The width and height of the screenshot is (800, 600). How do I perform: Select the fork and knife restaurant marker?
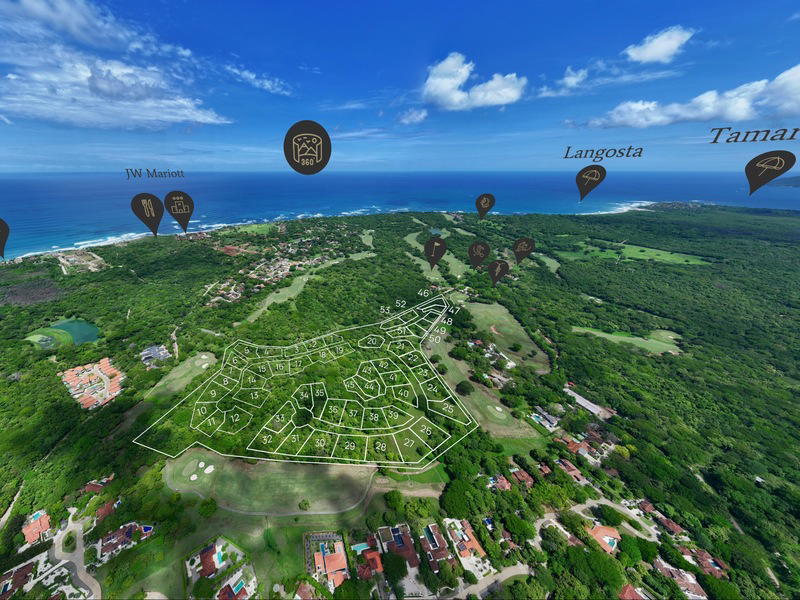(147, 210)
